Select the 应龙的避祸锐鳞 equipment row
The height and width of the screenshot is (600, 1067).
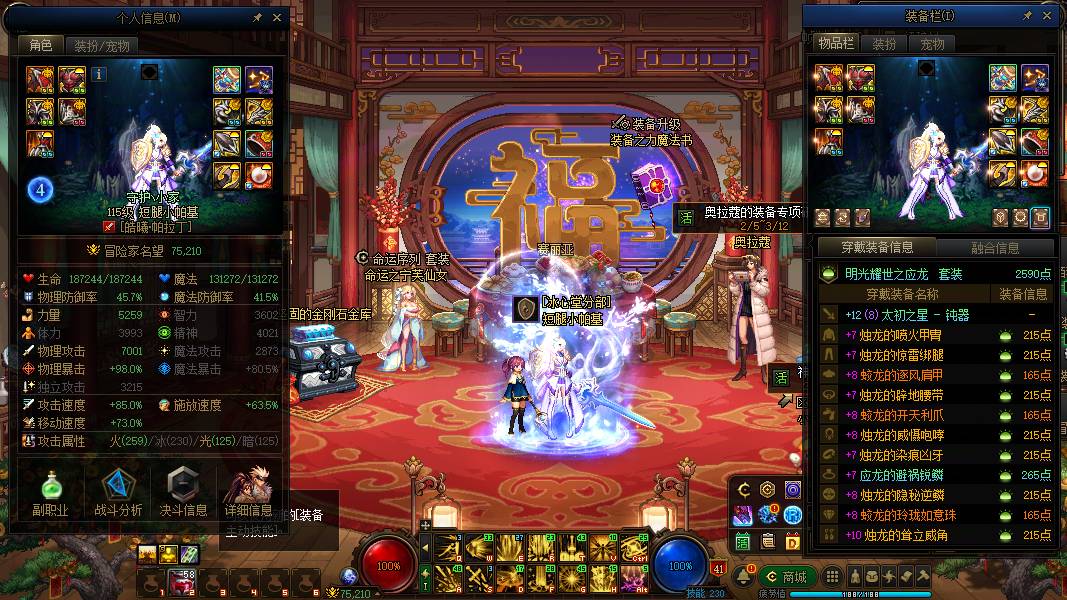935,475
